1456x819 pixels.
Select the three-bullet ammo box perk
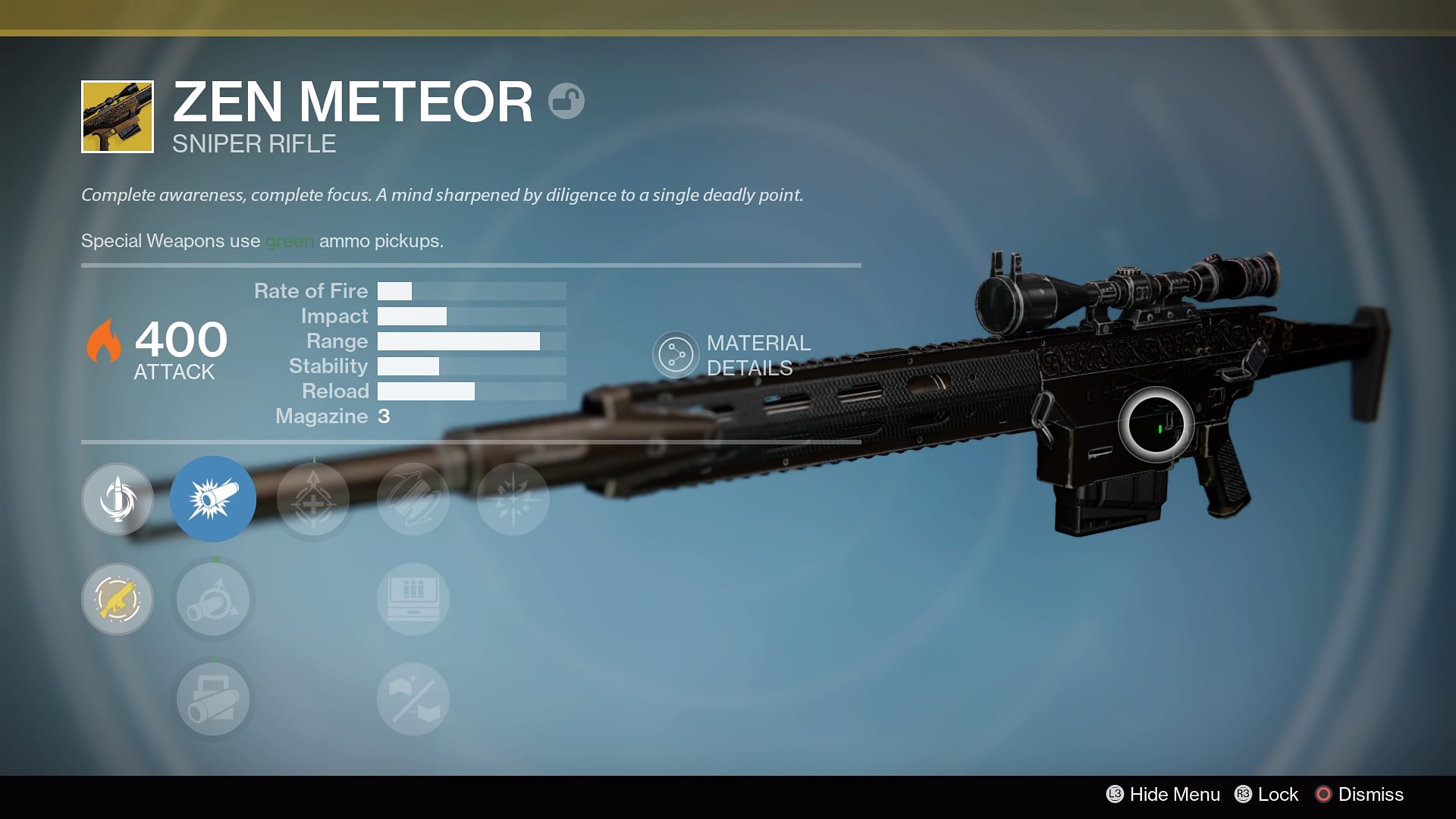(x=413, y=599)
